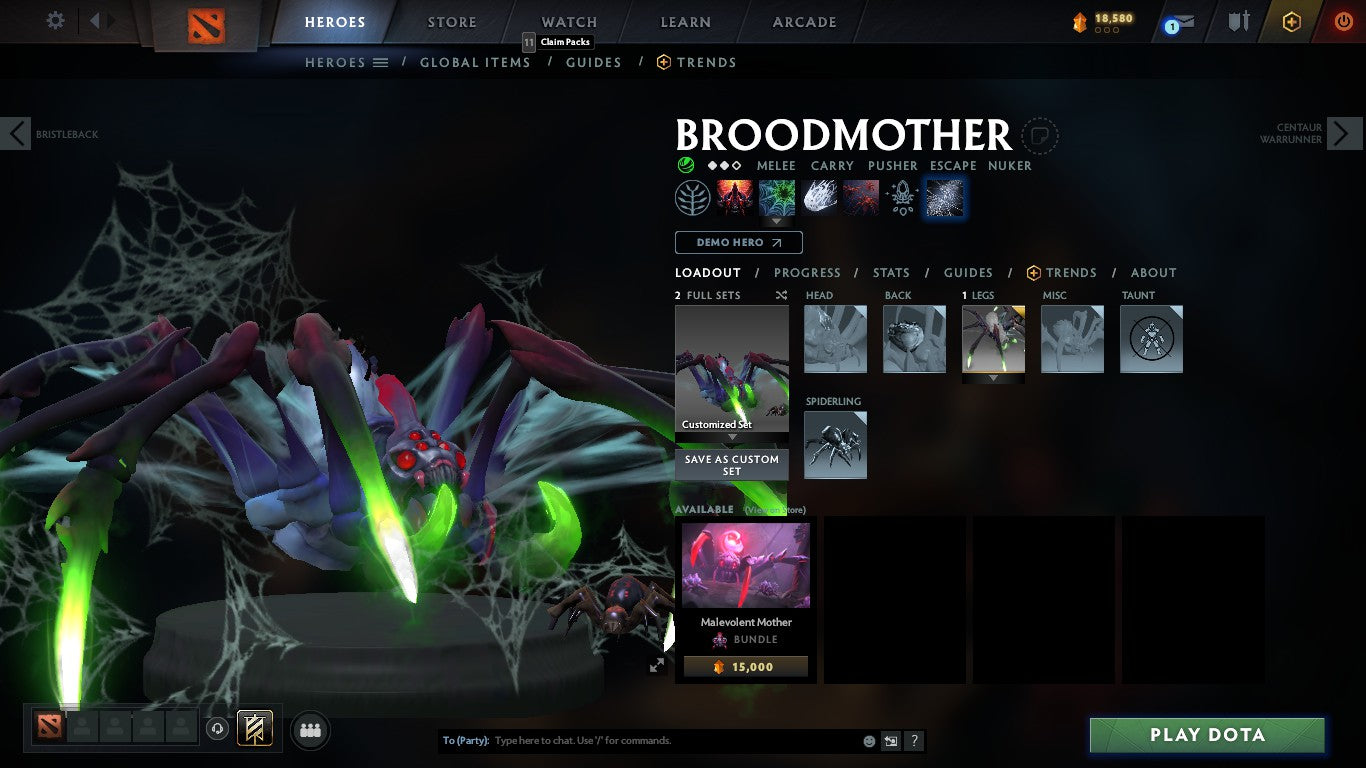Select the Malevolent Mother bundle thumbnail
This screenshot has height=768, width=1366.
point(745,563)
